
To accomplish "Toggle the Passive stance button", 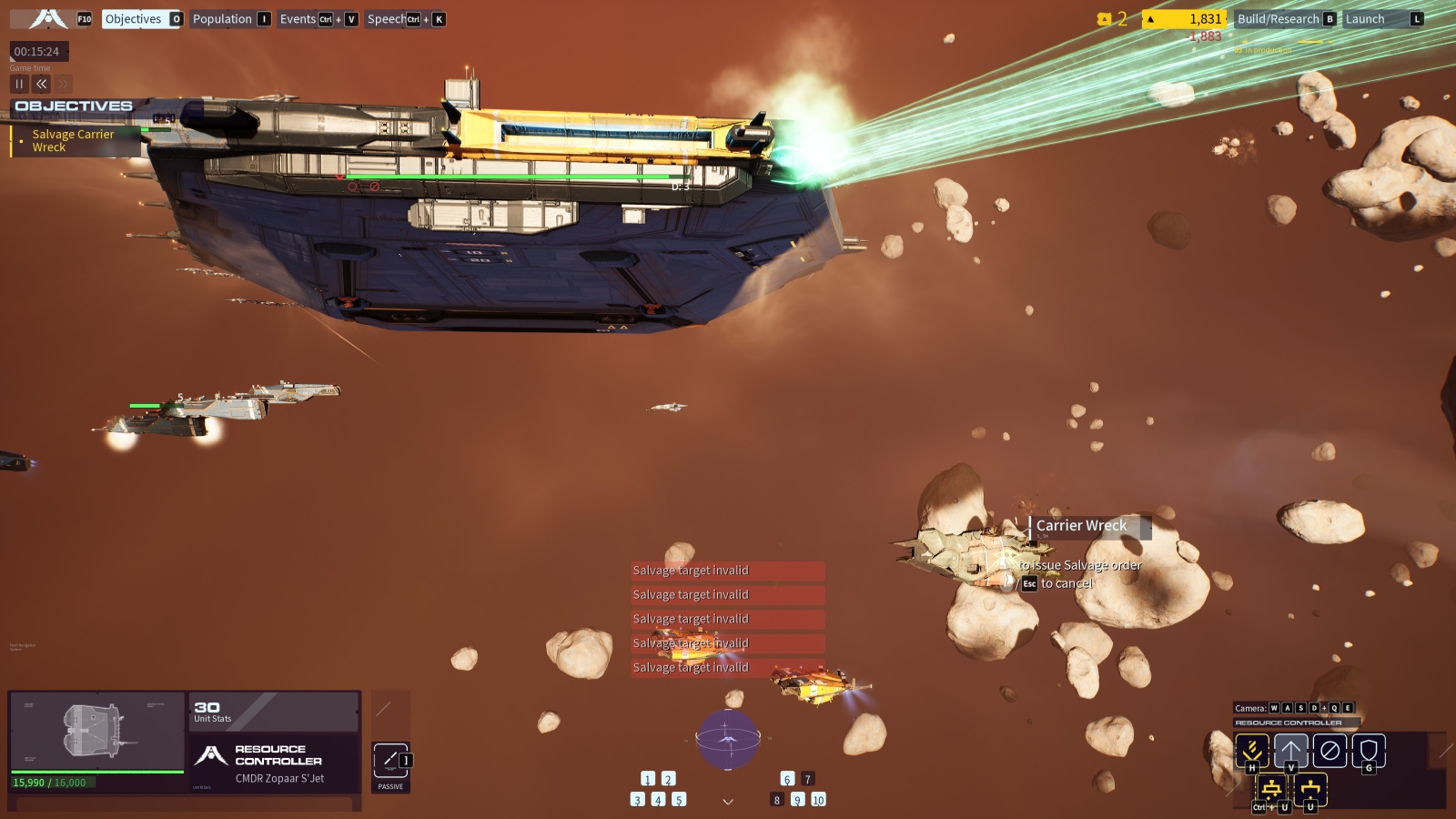I will click(390, 762).
